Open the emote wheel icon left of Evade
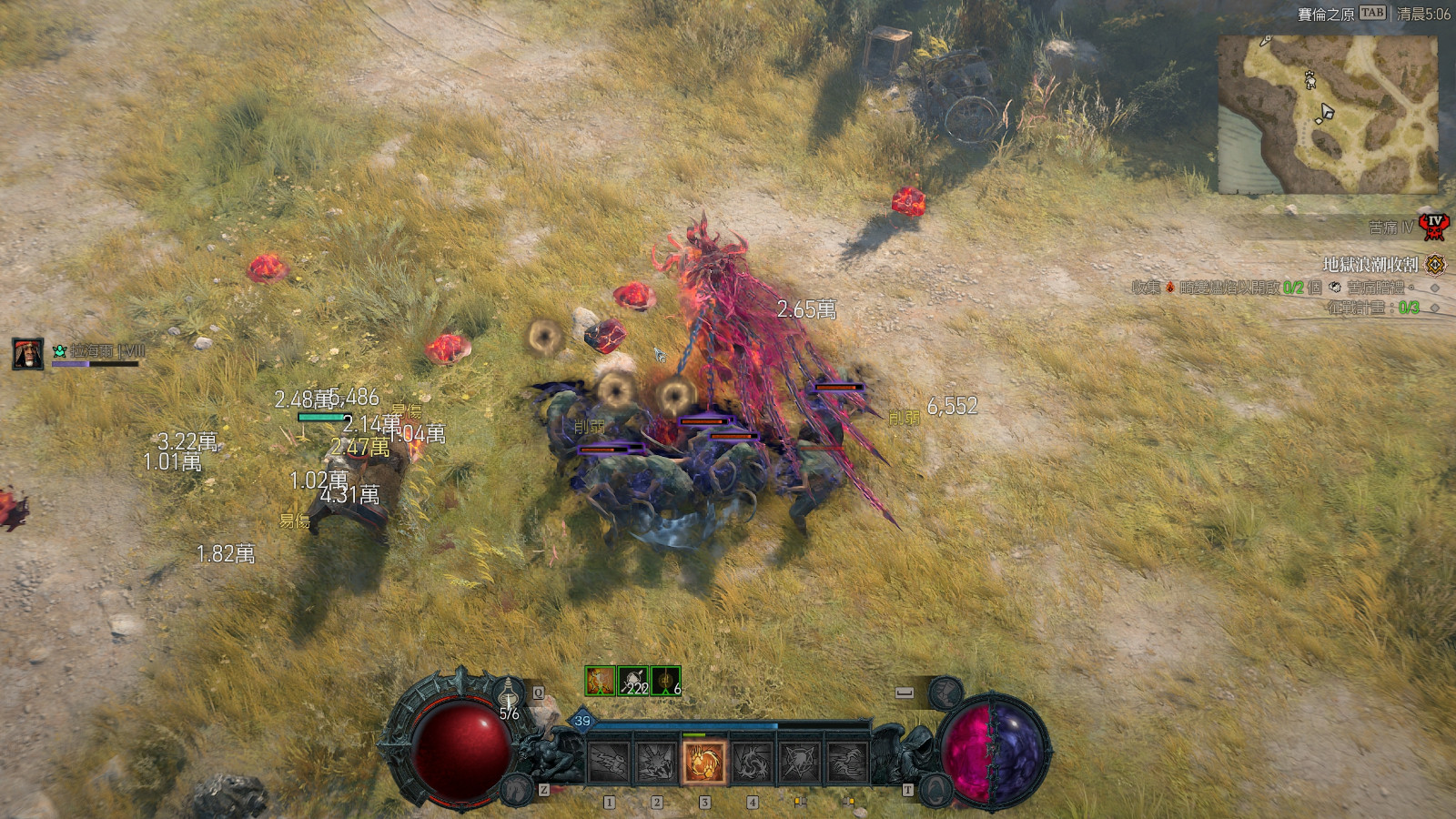This screenshot has width=1456, height=819. (x=945, y=693)
